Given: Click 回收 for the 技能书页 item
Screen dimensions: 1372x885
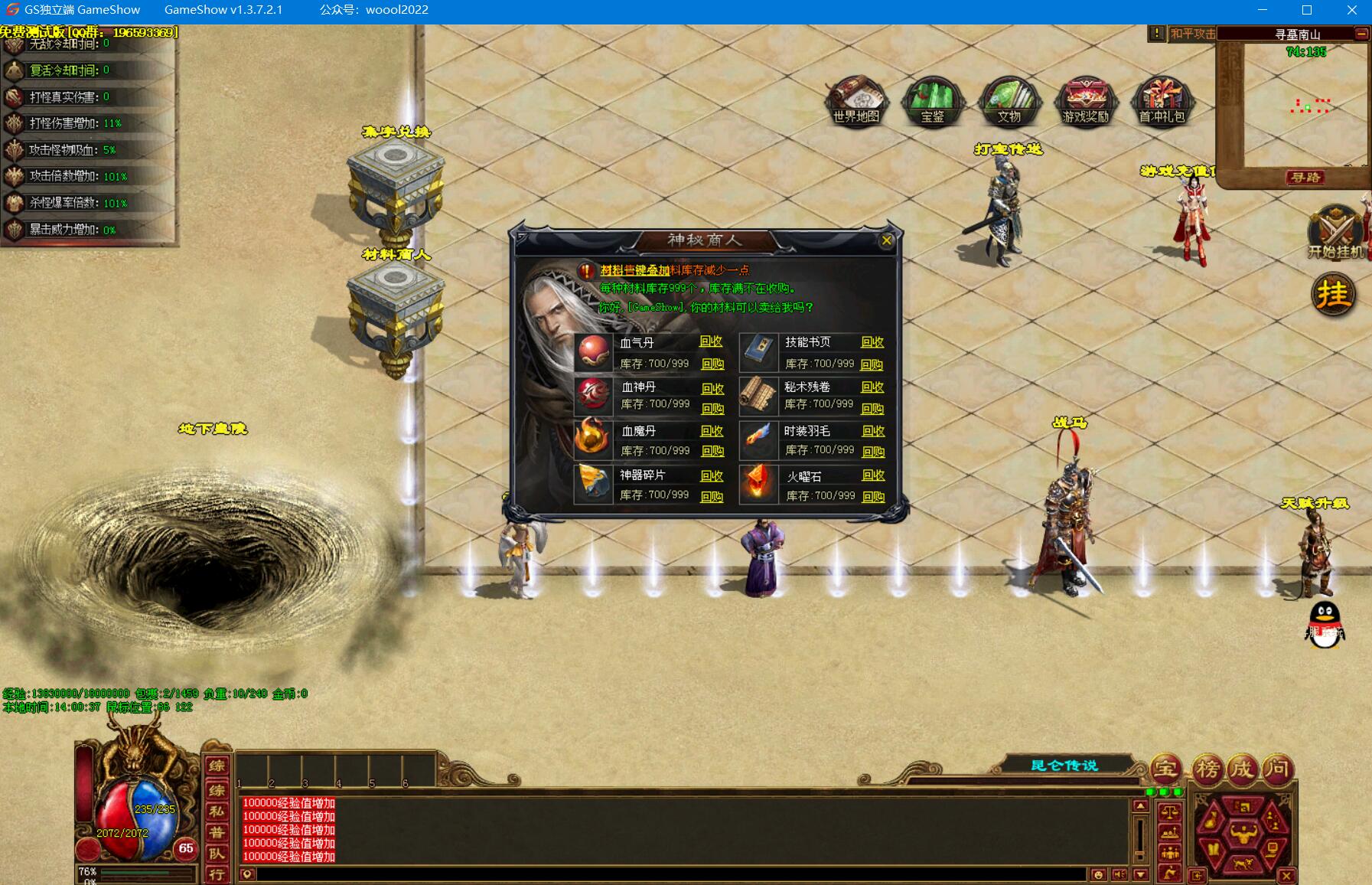Looking at the screenshot, I should 872,342.
